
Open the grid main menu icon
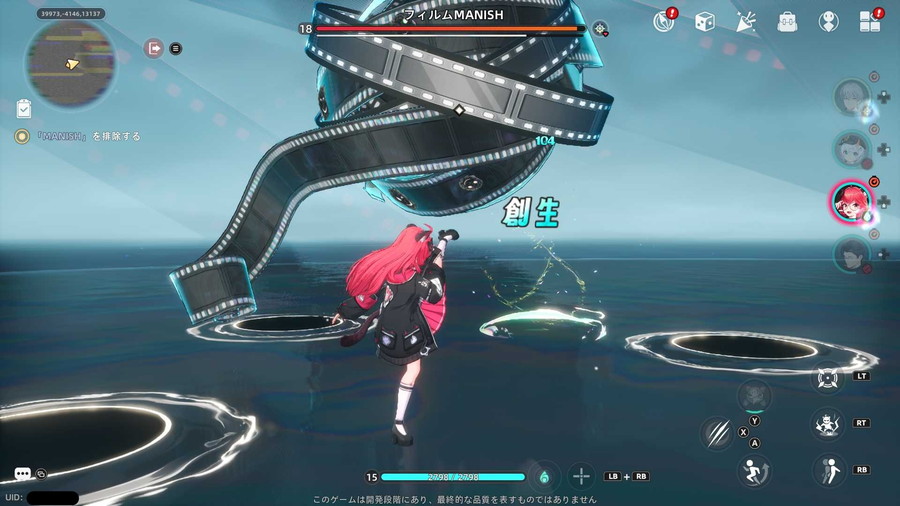pos(869,21)
